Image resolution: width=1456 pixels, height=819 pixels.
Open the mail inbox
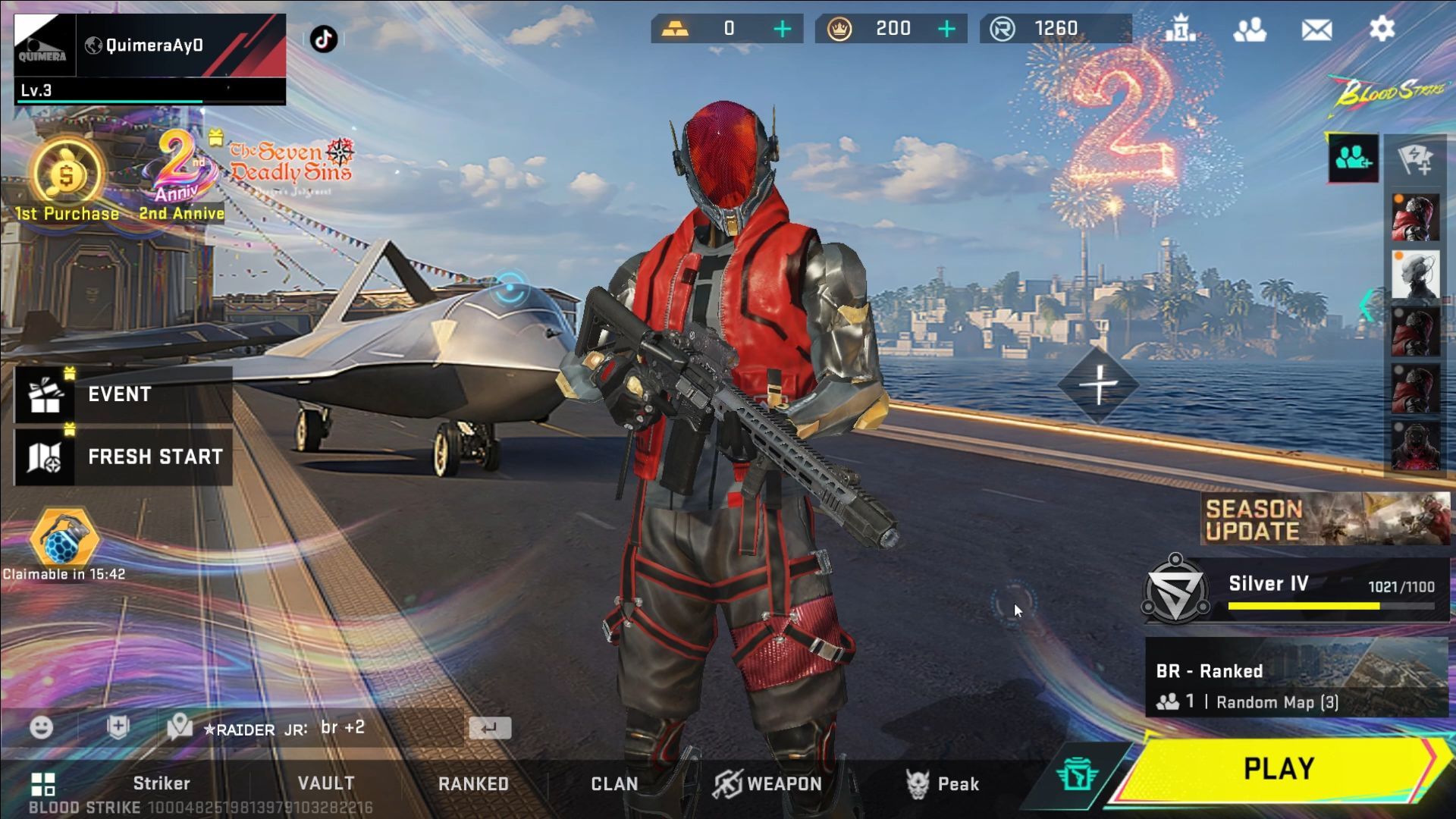coord(1316,30)
